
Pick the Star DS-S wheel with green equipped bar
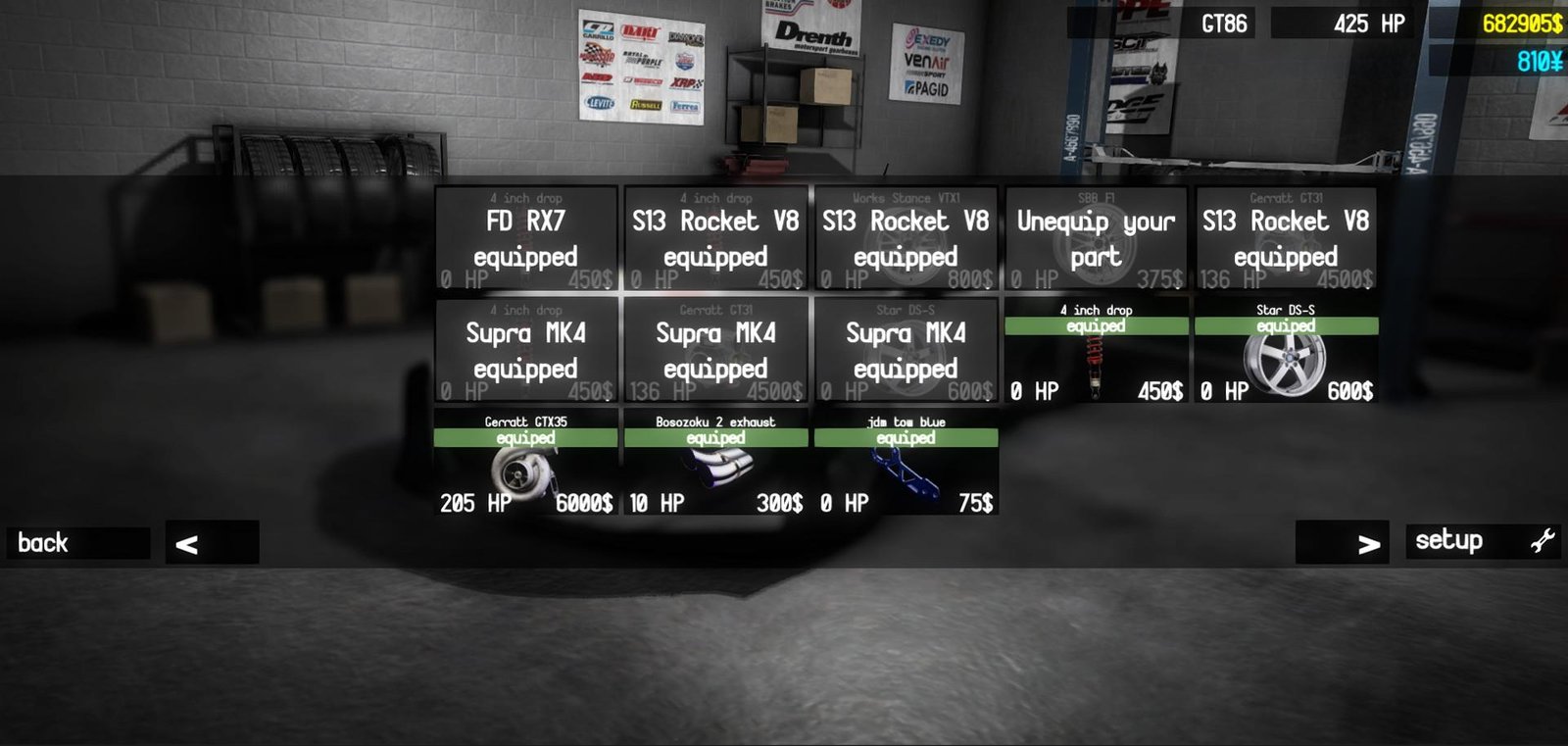point(1286,351)
